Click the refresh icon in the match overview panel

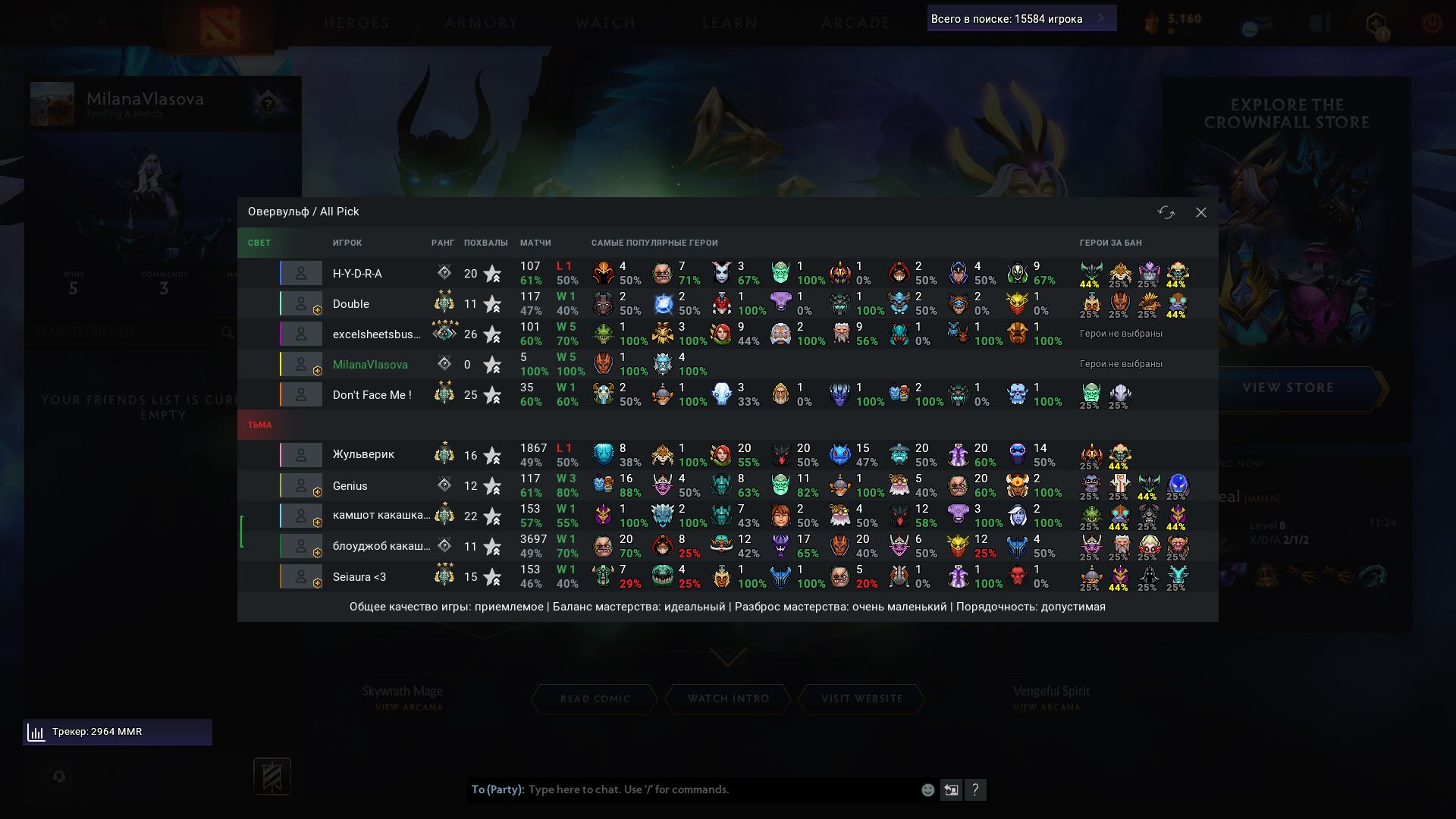point(1167,213)
